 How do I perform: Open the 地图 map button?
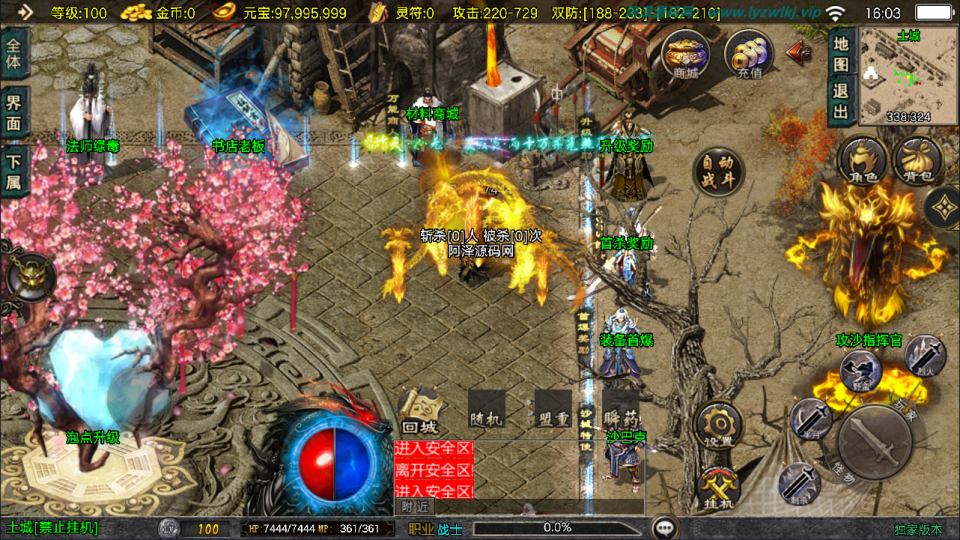coord(841,57)
